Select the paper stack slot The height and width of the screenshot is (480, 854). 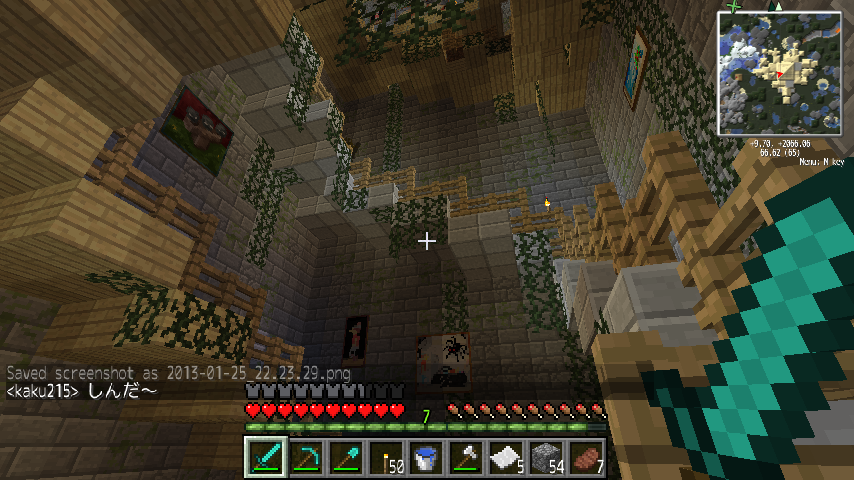508,457
